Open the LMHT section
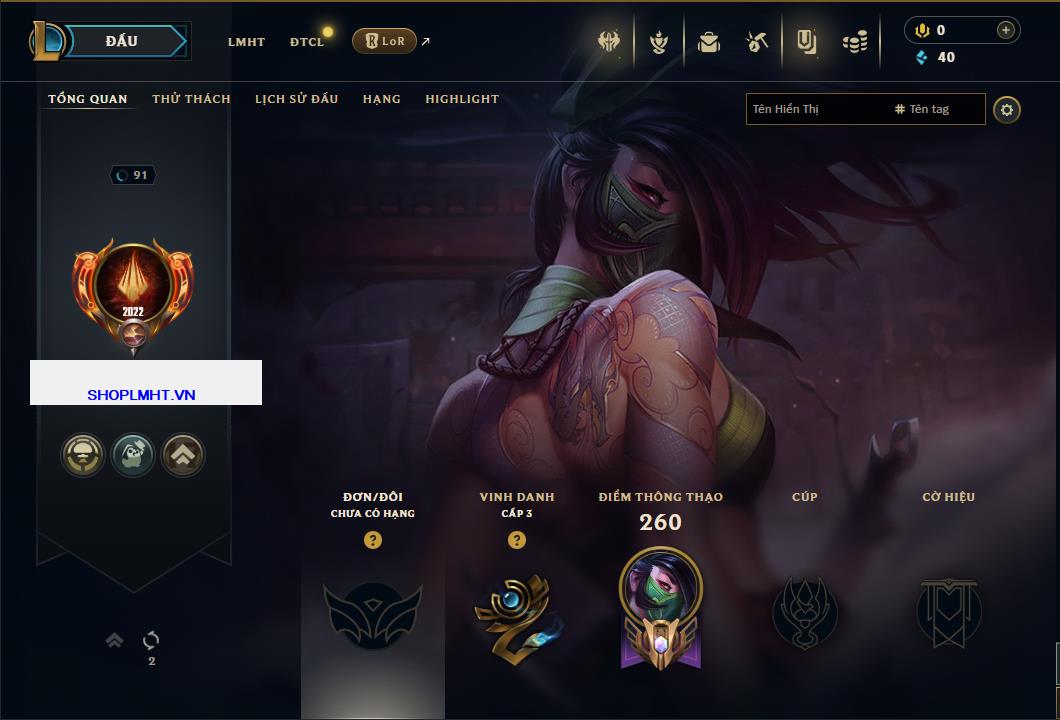Image resolution: width=1060 pixels, height=720 pixels. click(246, 42)
